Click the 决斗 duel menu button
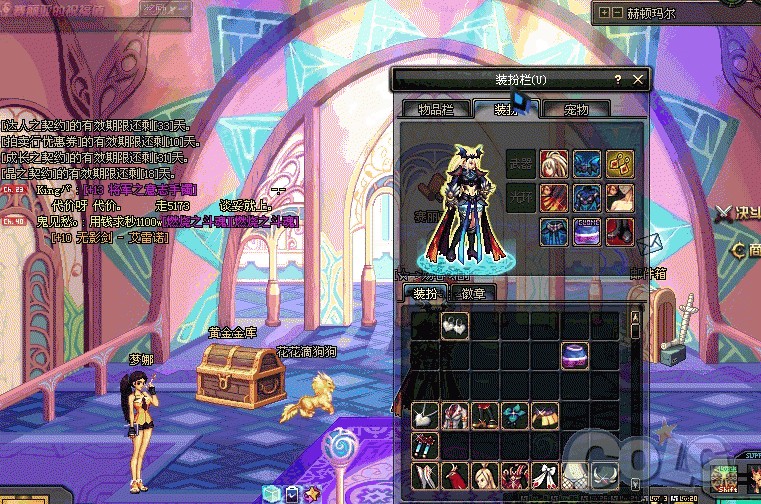 click(741, 213)
